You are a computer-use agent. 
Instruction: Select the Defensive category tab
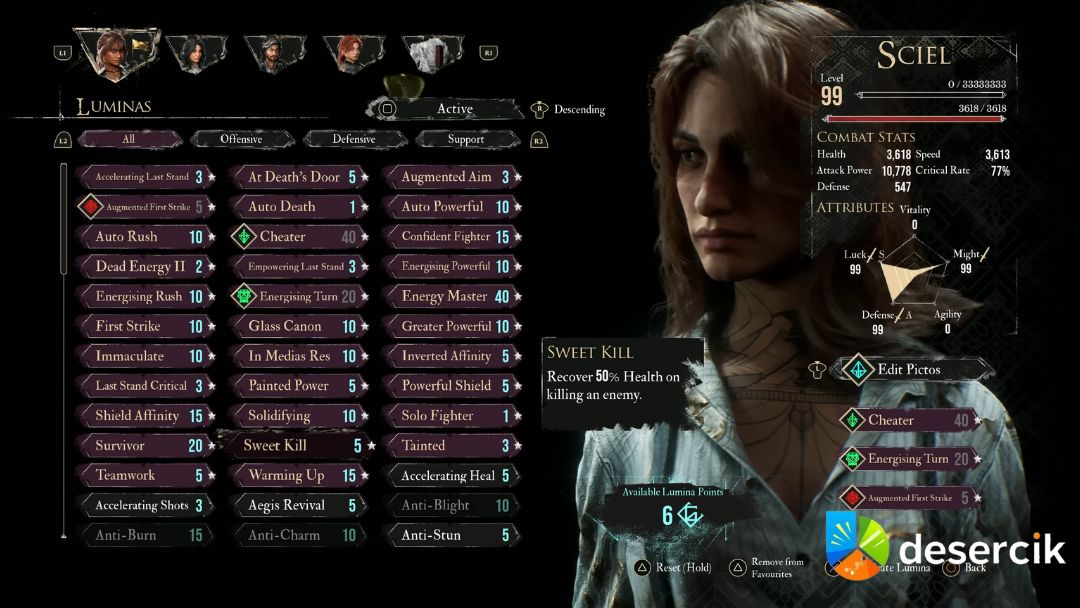click(x=354, y=139)
